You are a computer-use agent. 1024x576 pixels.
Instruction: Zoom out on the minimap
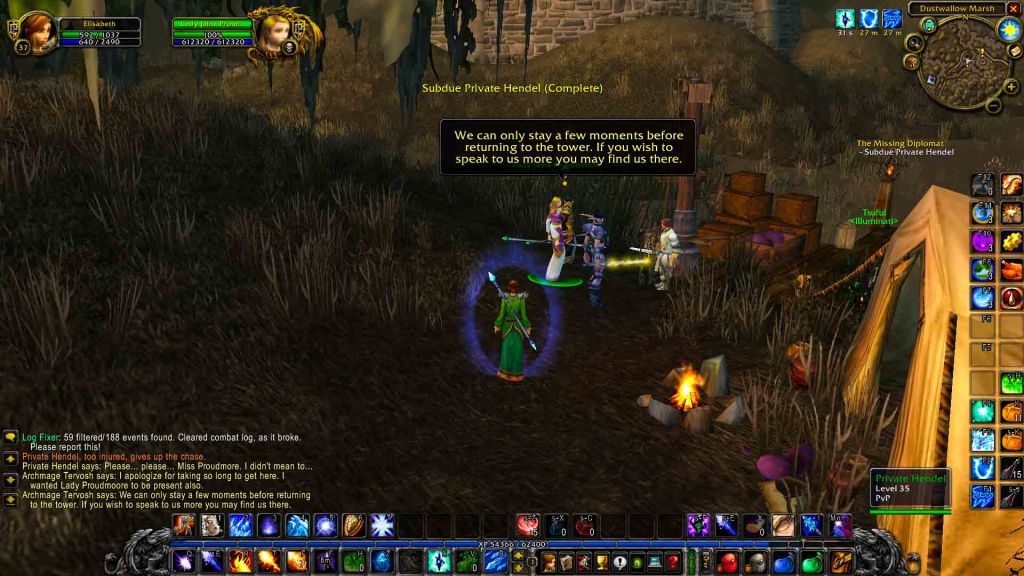993,103
